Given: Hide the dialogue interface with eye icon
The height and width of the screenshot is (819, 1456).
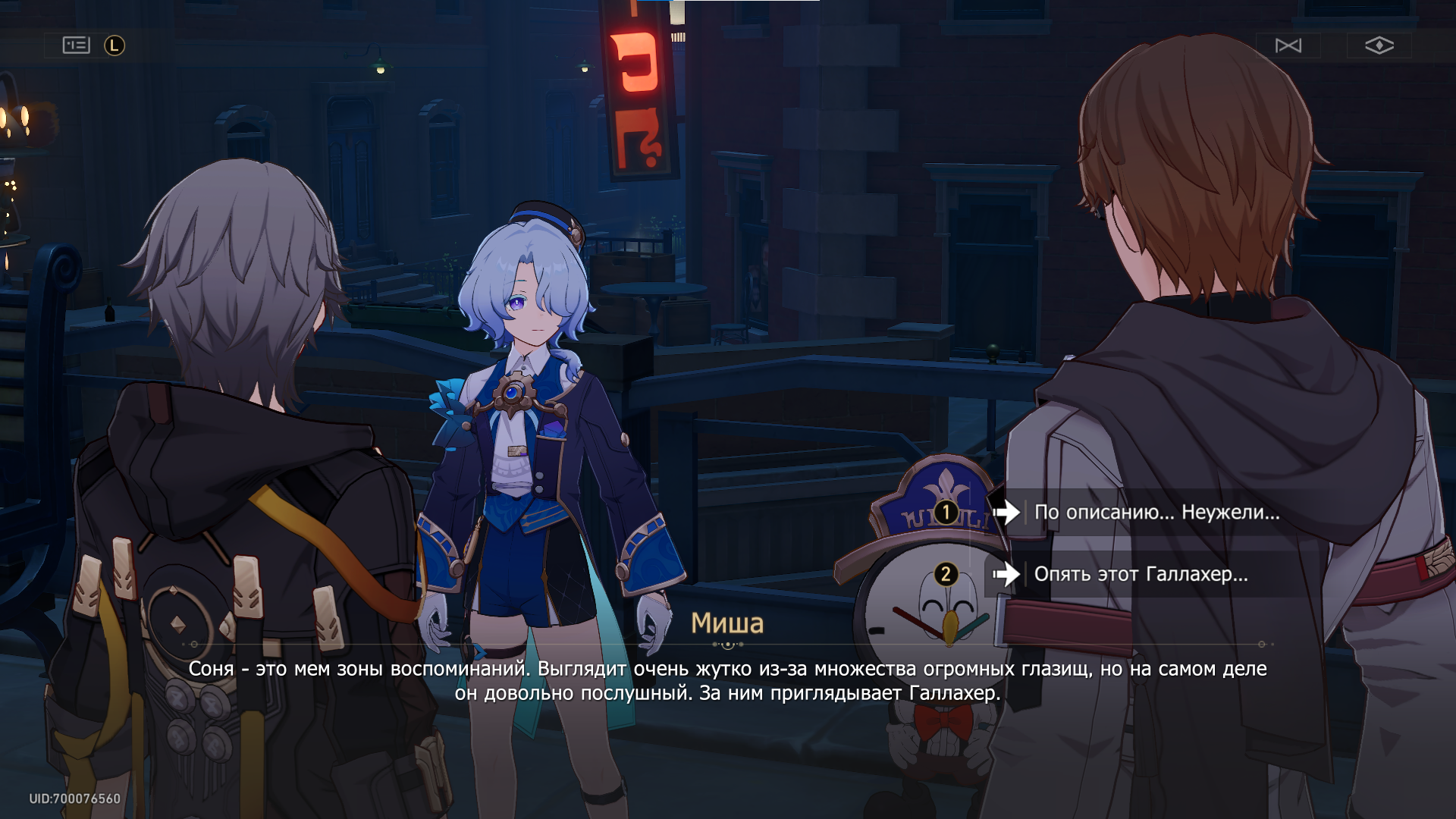Looking at the screenshot, I should click(x=1379, y=45).
